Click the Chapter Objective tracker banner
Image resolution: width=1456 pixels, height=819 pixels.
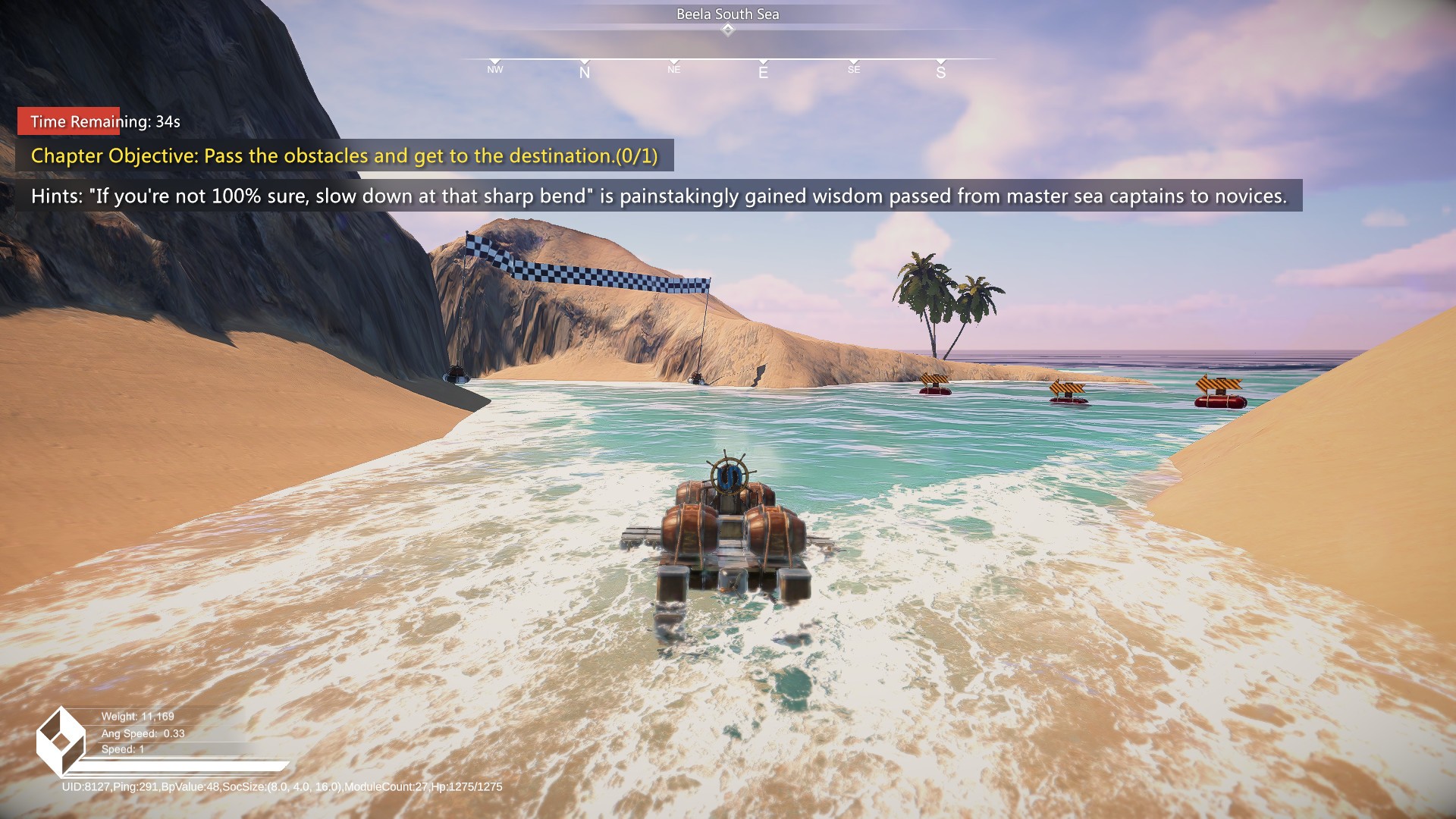click(344, 155)
